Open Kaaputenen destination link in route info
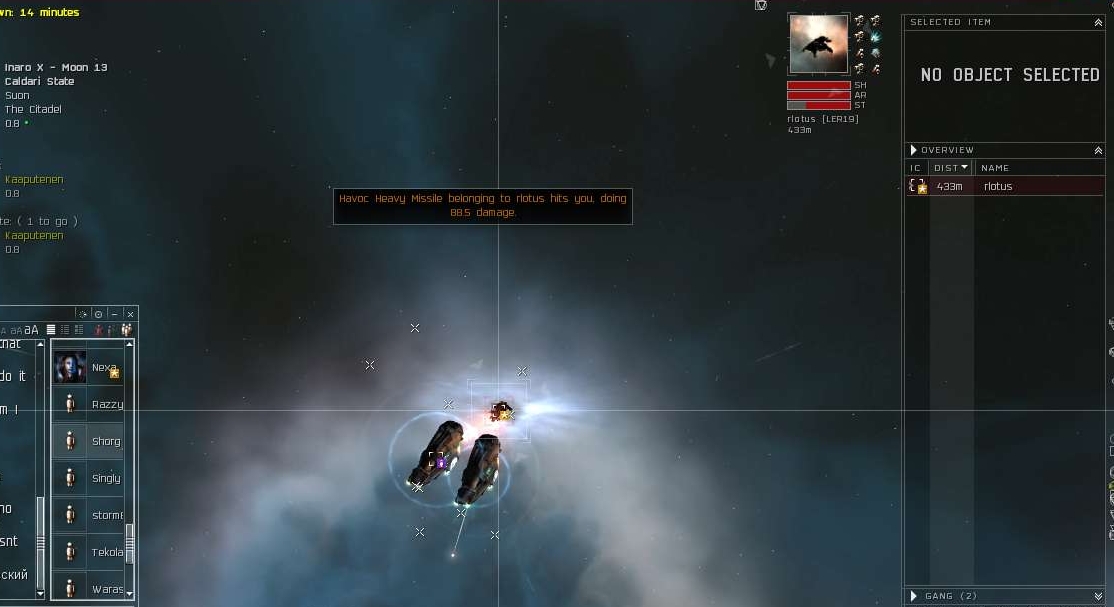Viewport: 1114px width, 607px height. coord(34,180)
